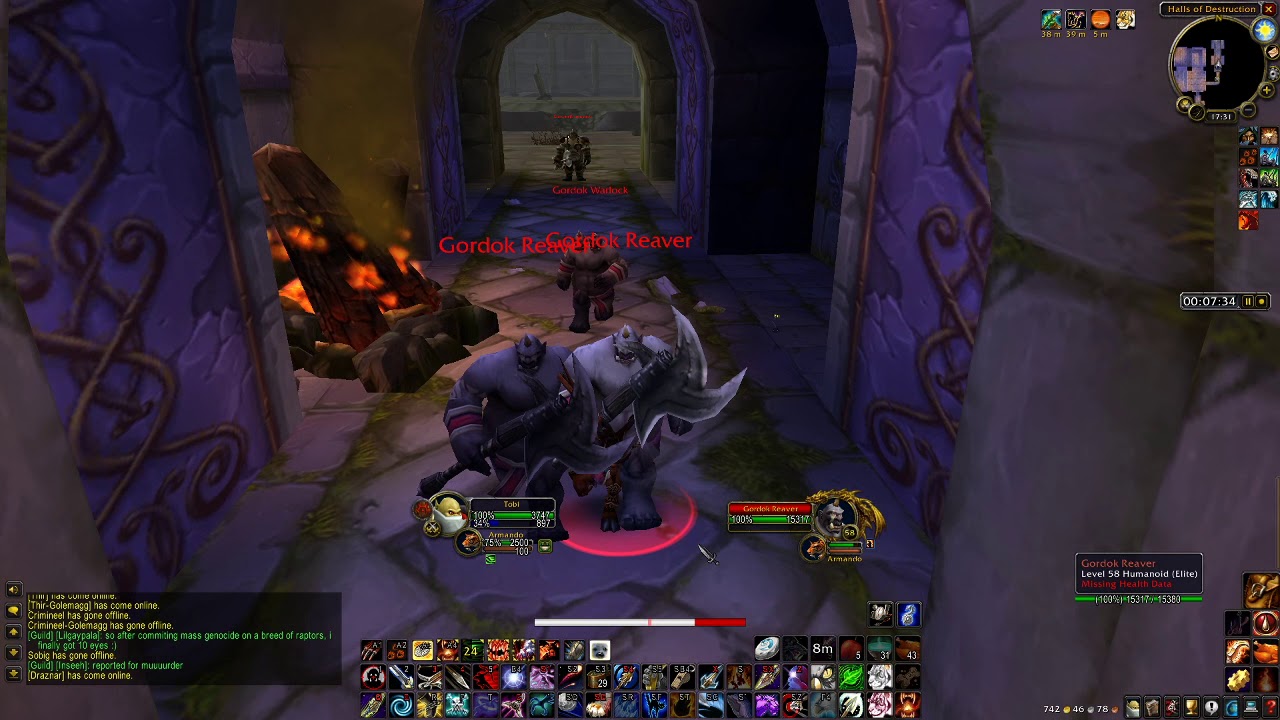Pause the 00:07:34 stopwatch timer
This screenshot has height=720, width=1280.
point(1248,301)
